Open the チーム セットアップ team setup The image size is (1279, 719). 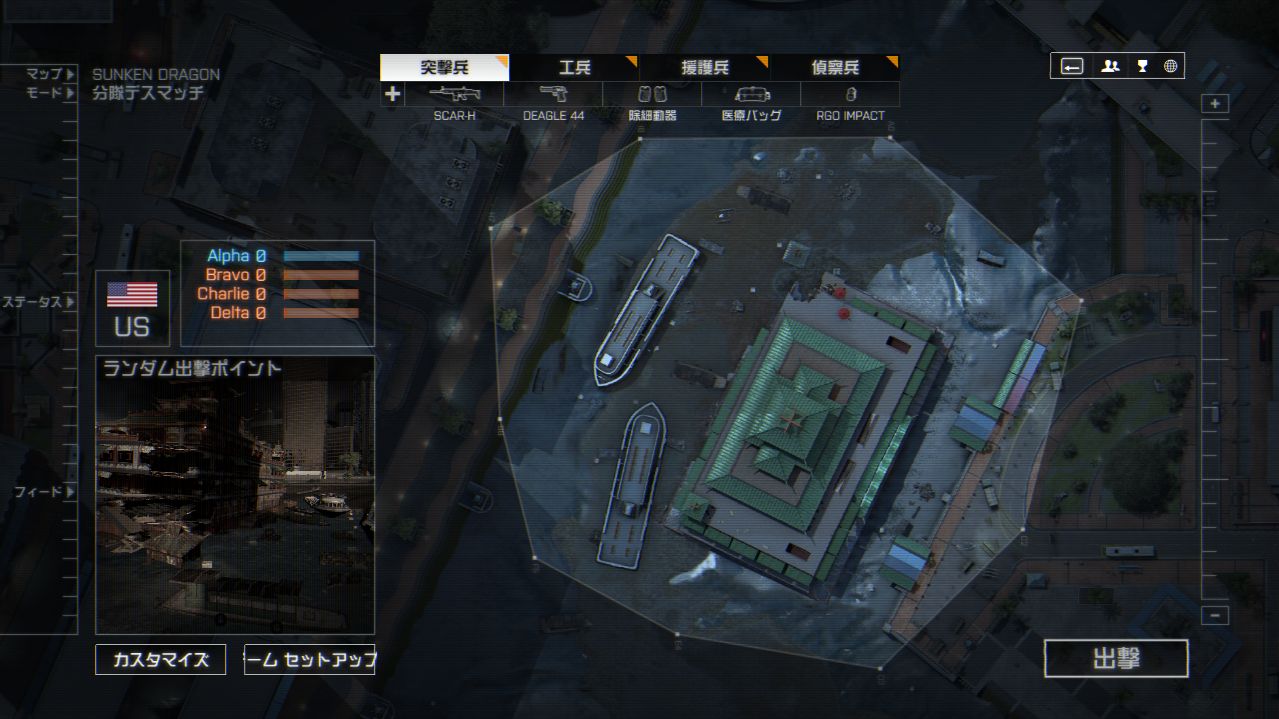click(x=309, y=660)
